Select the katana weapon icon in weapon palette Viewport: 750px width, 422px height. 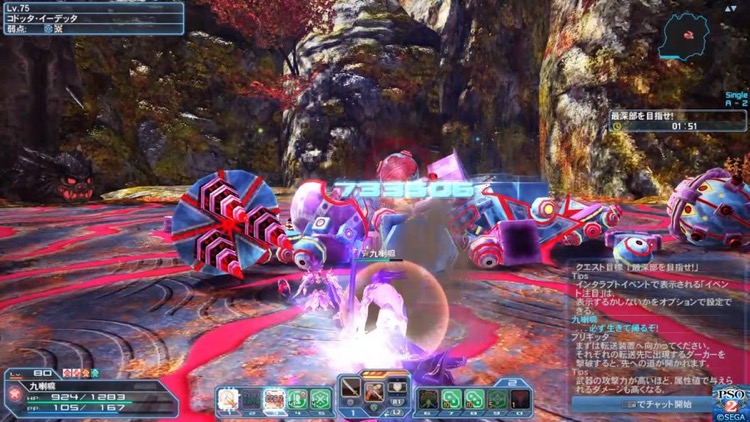pyautogui.click(x=351, y=388)
